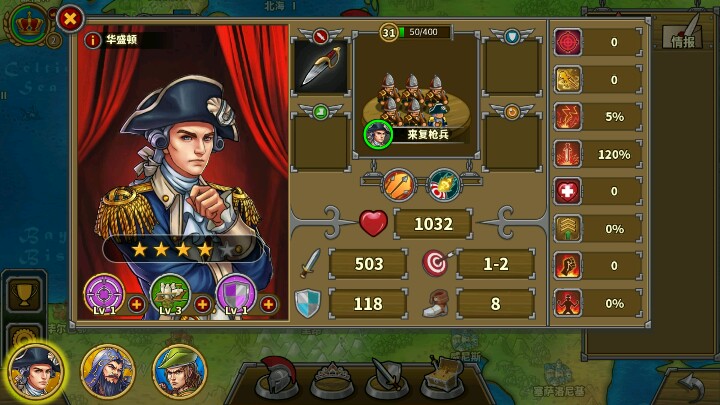Select the purple shield skill icon

235,294
